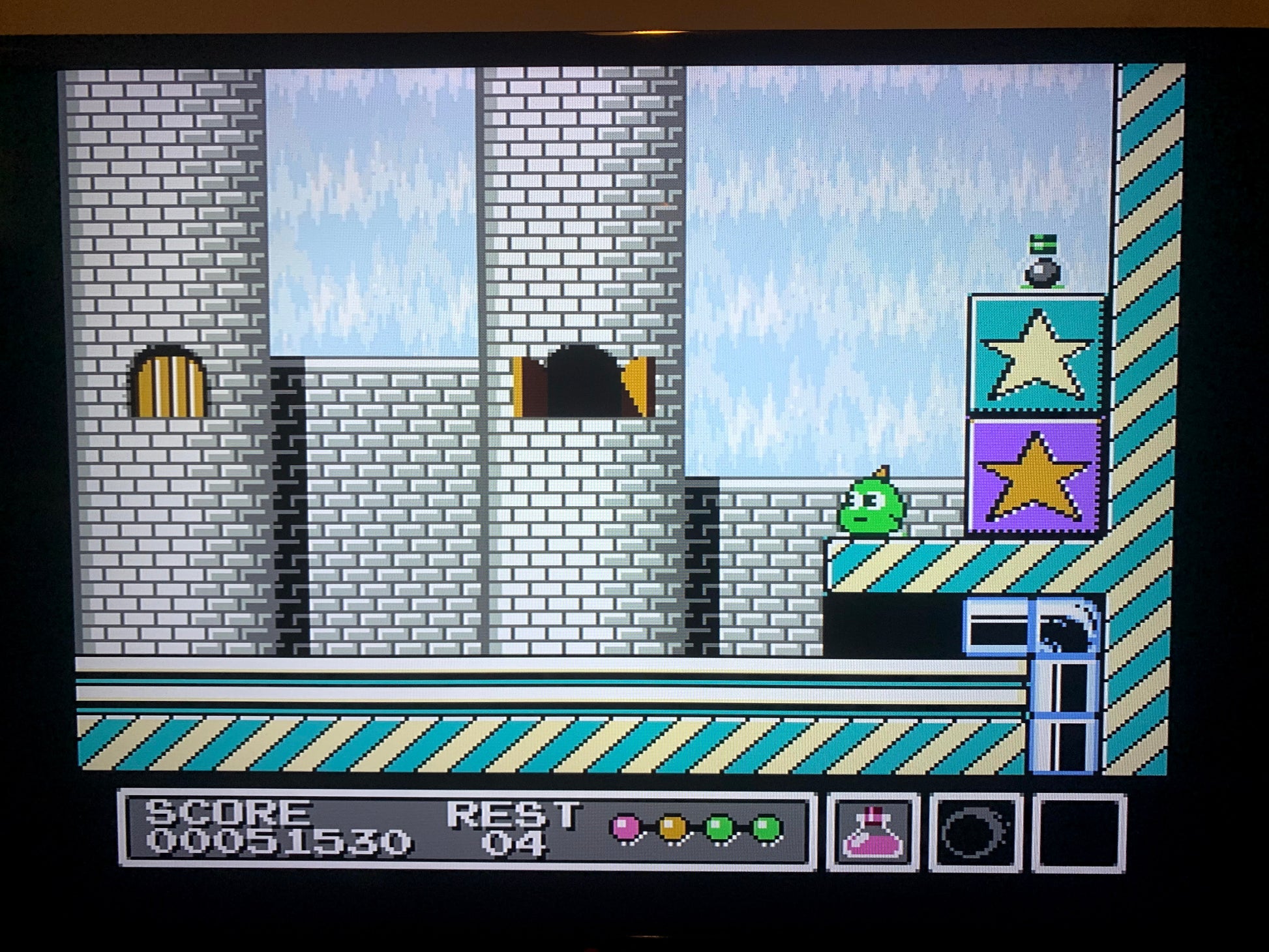Click the empty third item slot
Viewport: 1269px width, 952px height.
(1077, 833)
